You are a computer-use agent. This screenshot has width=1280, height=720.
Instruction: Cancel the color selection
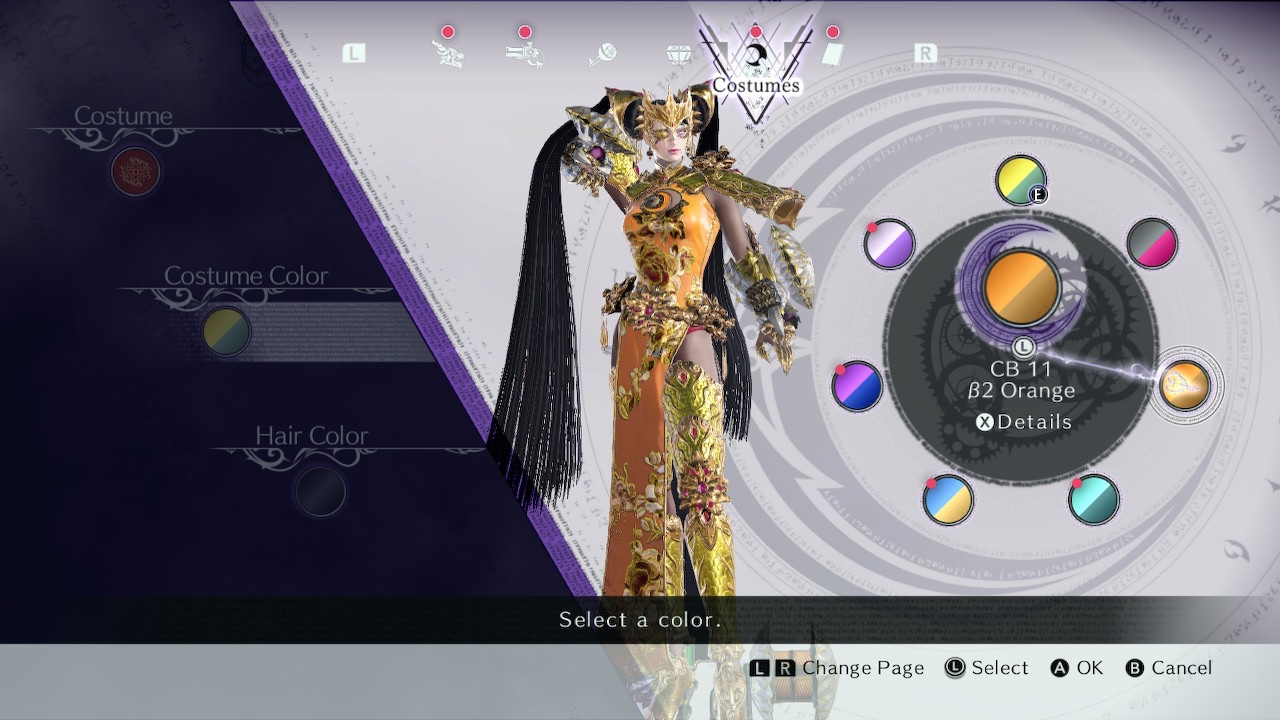[1168, 668]
